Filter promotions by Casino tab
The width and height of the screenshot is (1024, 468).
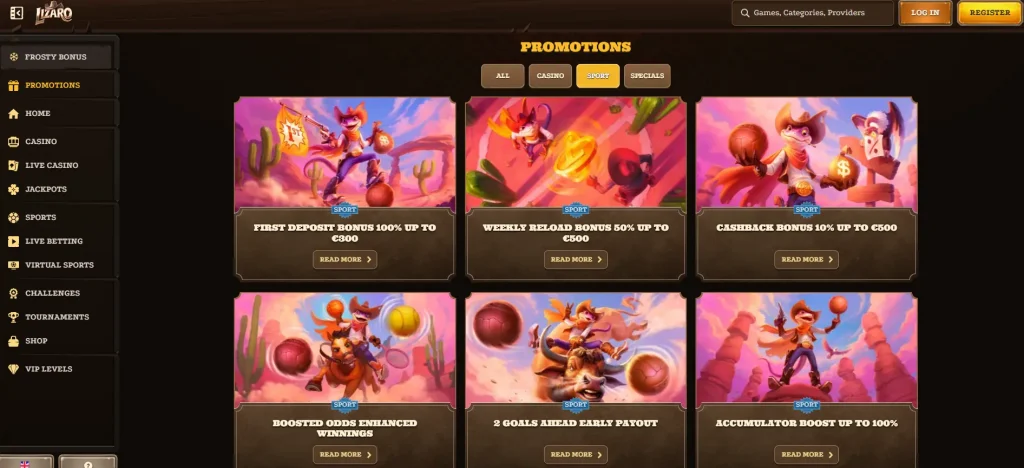(x=550, y=76)
